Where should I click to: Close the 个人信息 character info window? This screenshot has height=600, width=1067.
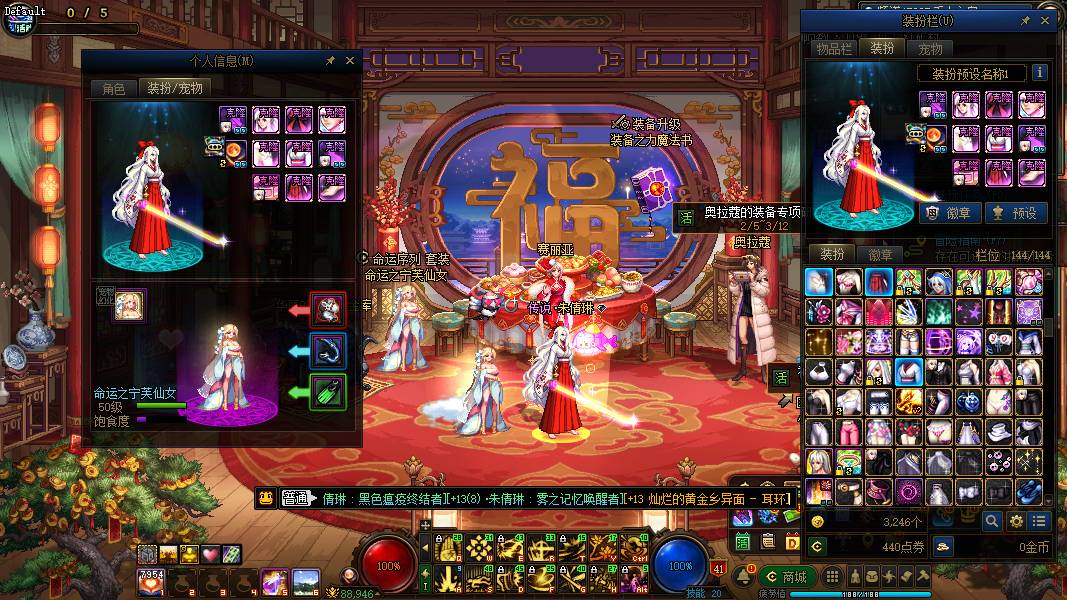coord(350,61)
